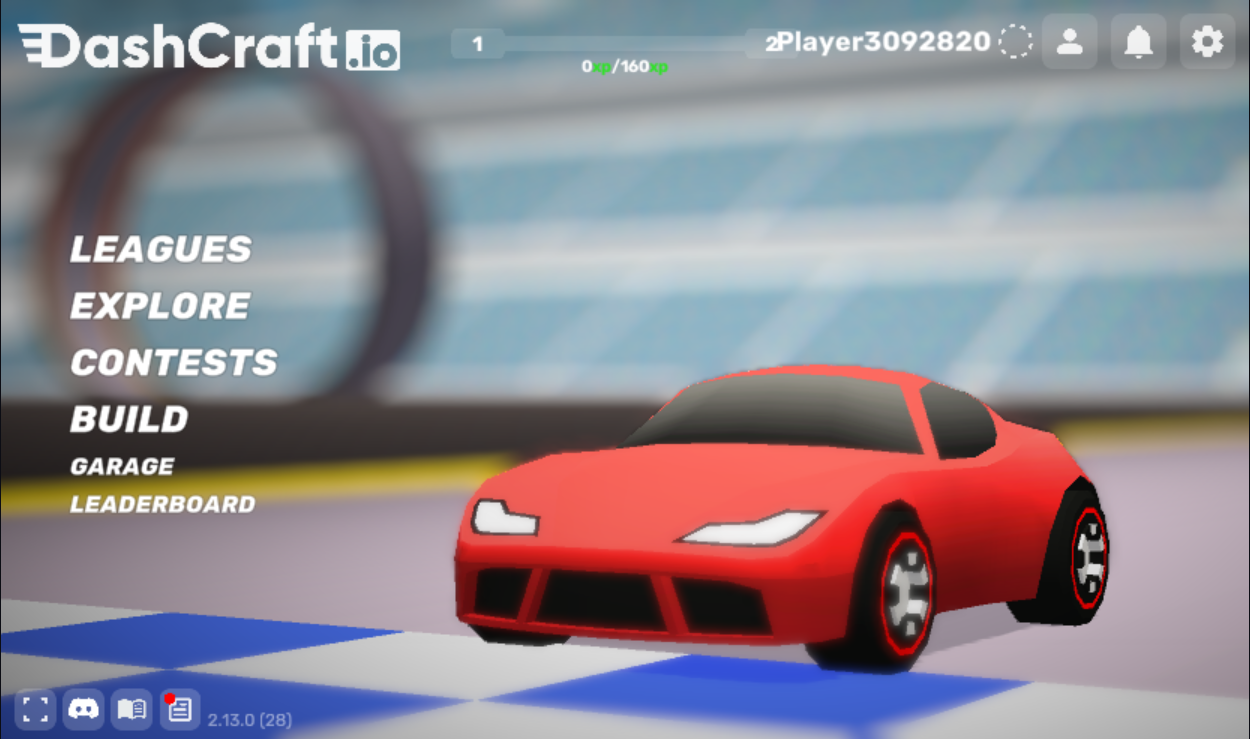Show the Leaderboard
The image size is (1250, 739).
(x=163, y=504)
